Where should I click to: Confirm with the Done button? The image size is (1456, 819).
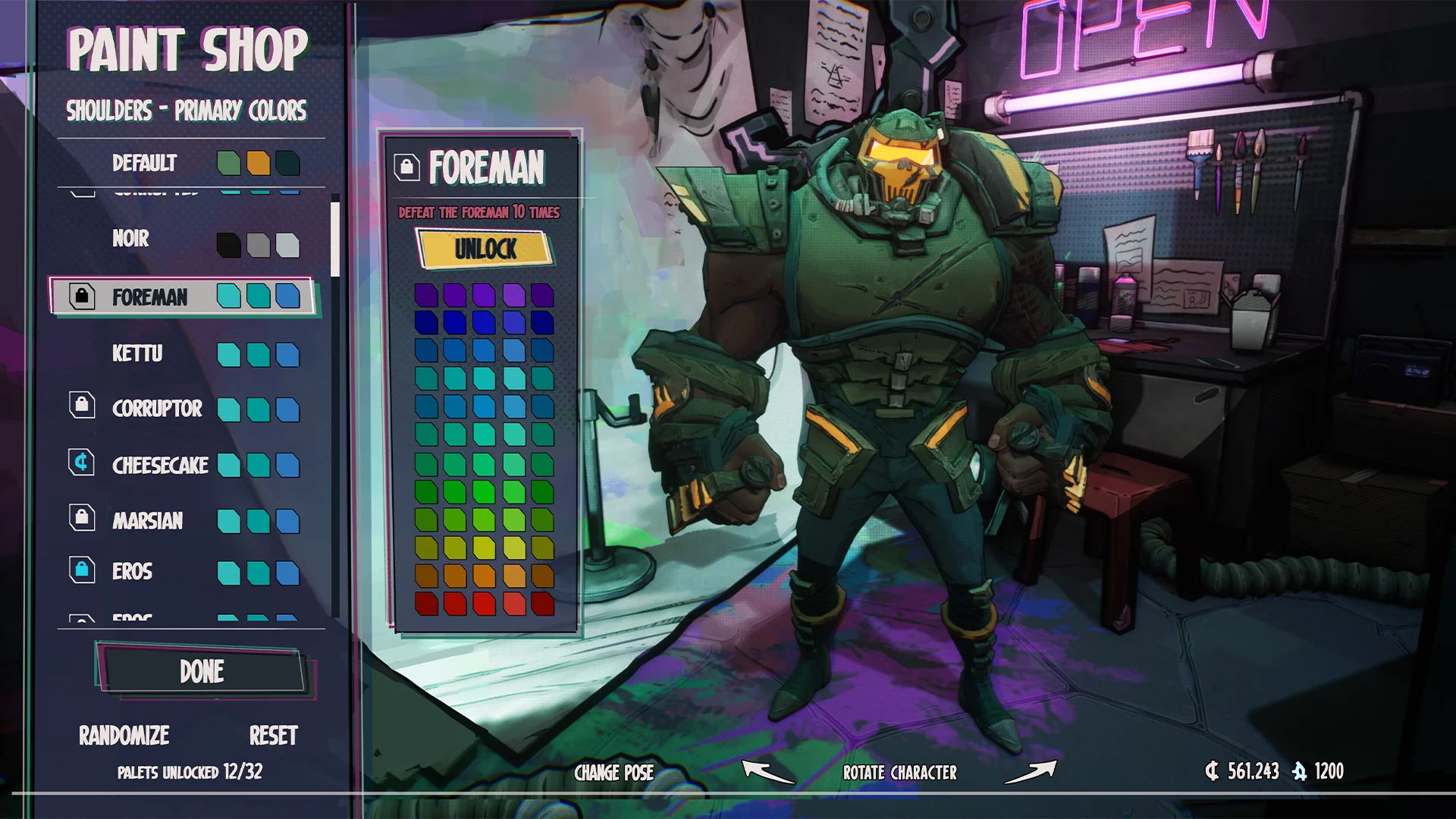pyautogui.click(x=202, y=671)
